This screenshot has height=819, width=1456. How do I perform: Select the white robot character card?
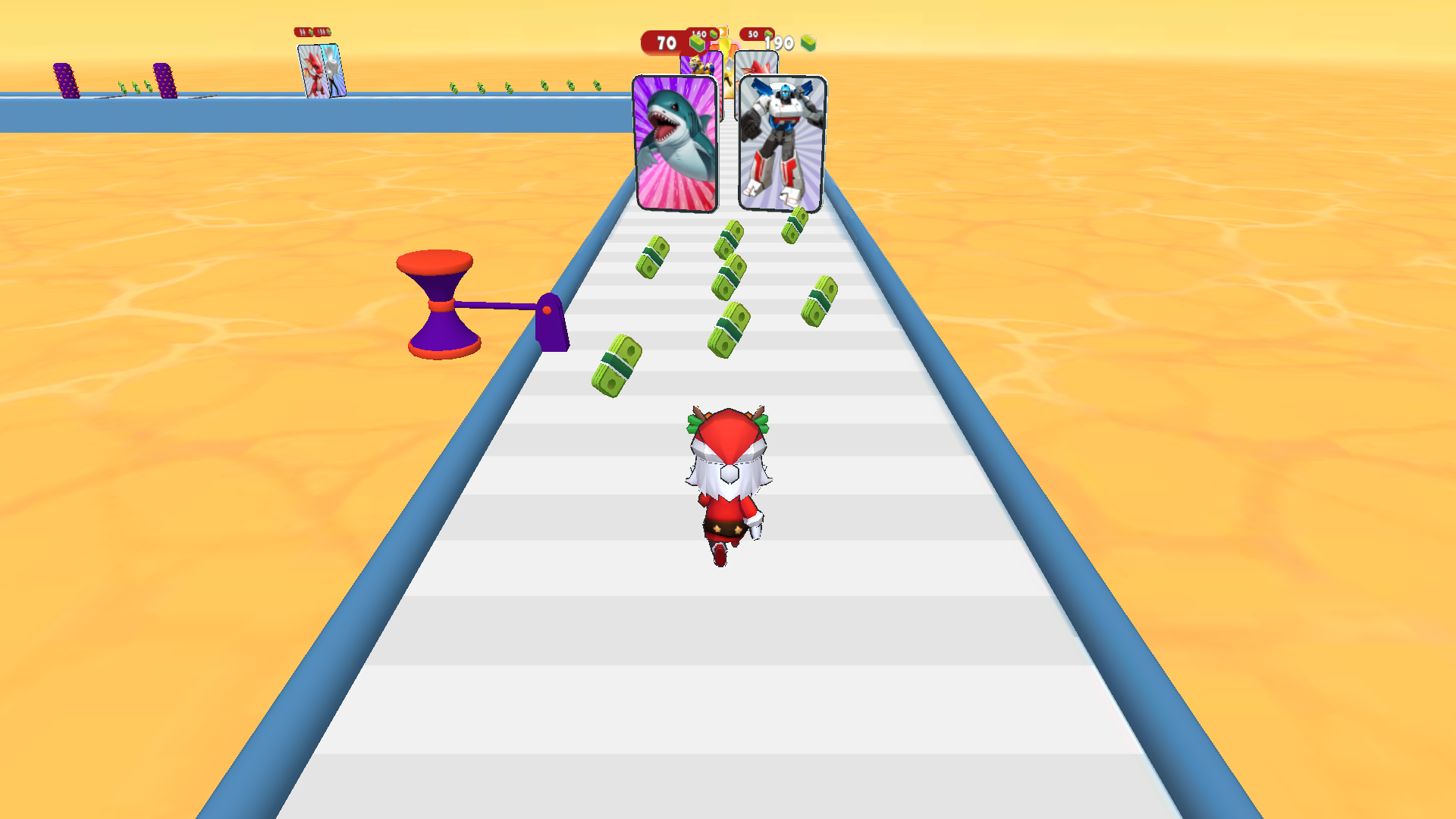(x=780, y=144)
